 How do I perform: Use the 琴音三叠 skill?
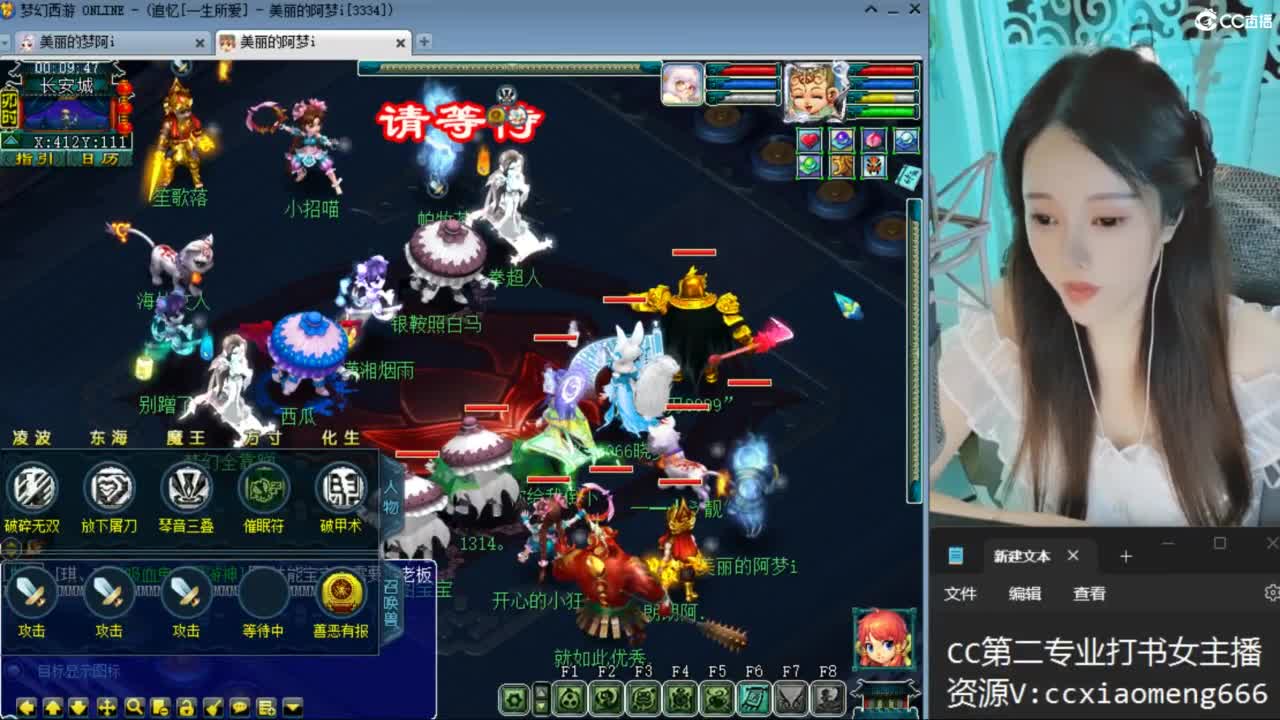coord(186,490)
